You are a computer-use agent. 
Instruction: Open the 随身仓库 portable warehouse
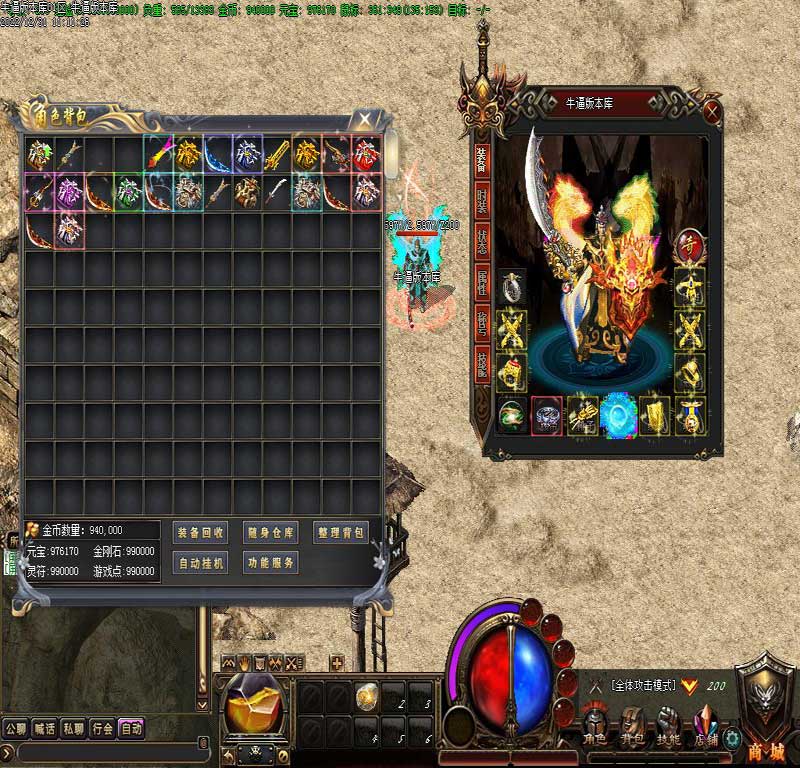(270, 533)
